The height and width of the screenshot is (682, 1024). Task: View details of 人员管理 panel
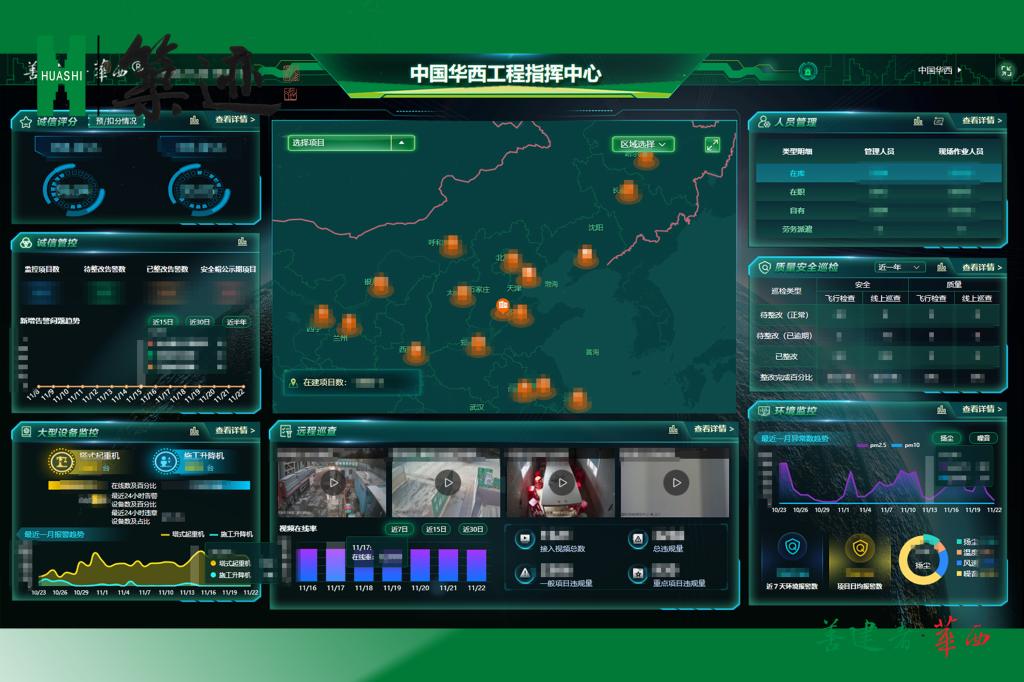point(982,121)
